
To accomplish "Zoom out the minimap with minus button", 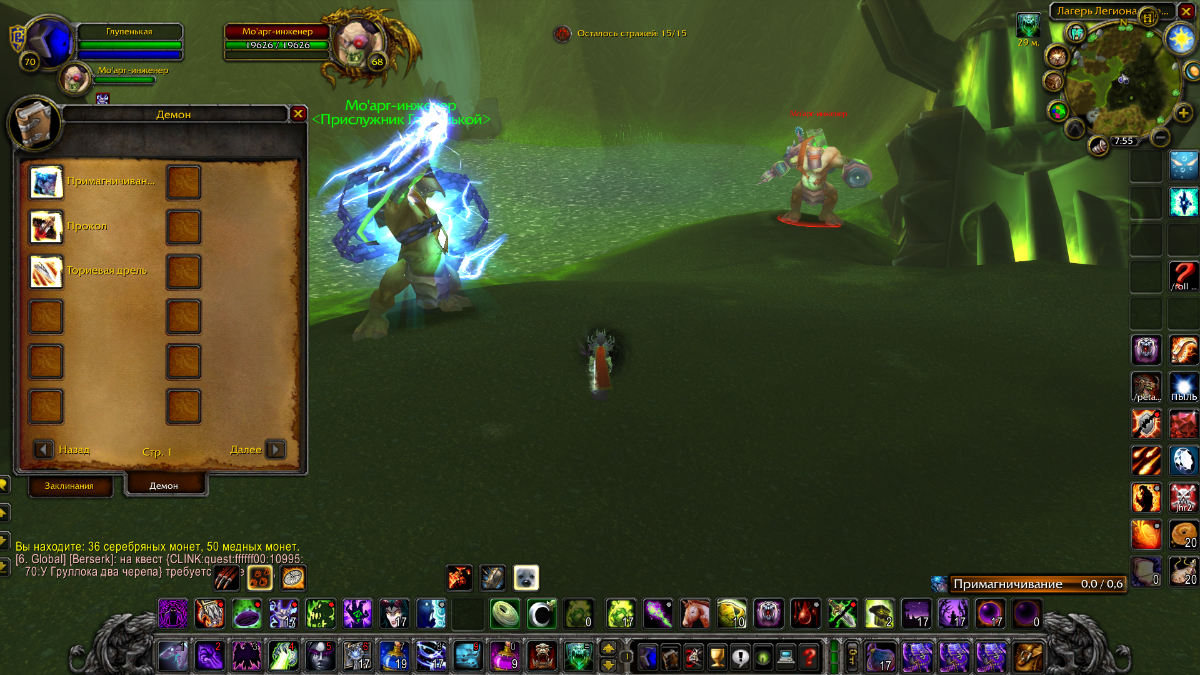I will (1160, 137).
